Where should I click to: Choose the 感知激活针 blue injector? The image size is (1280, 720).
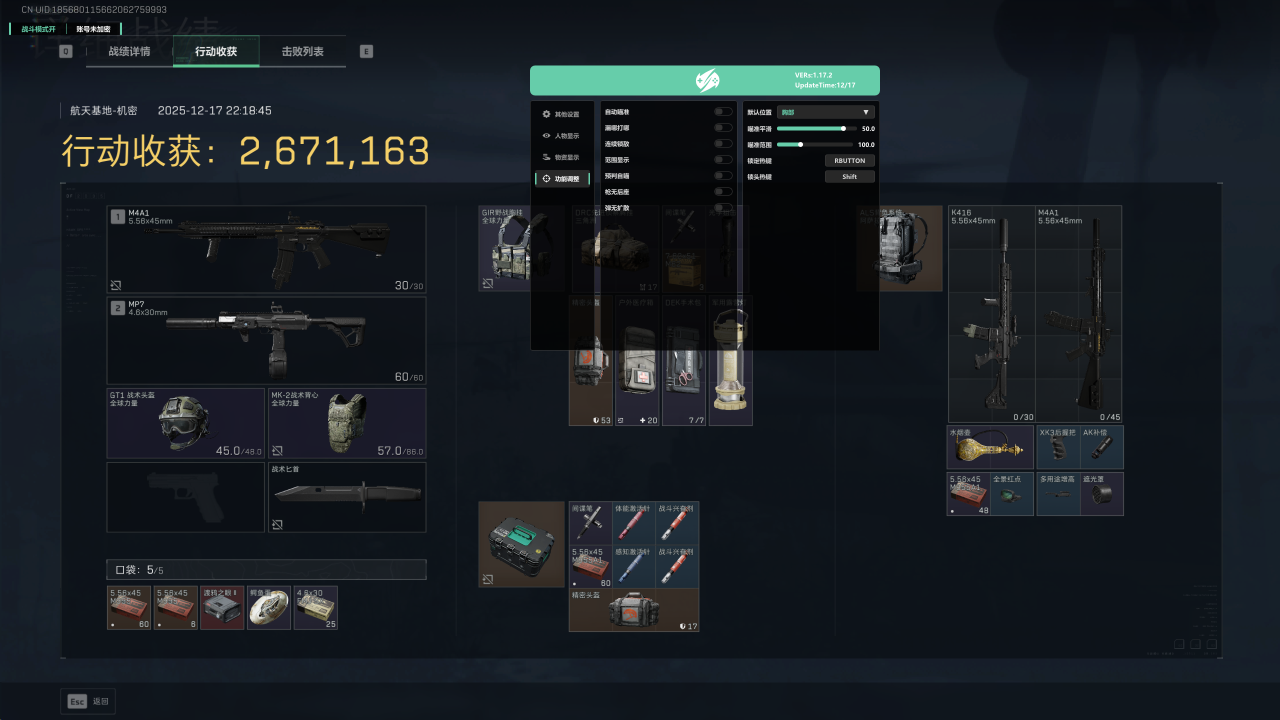click(x=634, y=567)
